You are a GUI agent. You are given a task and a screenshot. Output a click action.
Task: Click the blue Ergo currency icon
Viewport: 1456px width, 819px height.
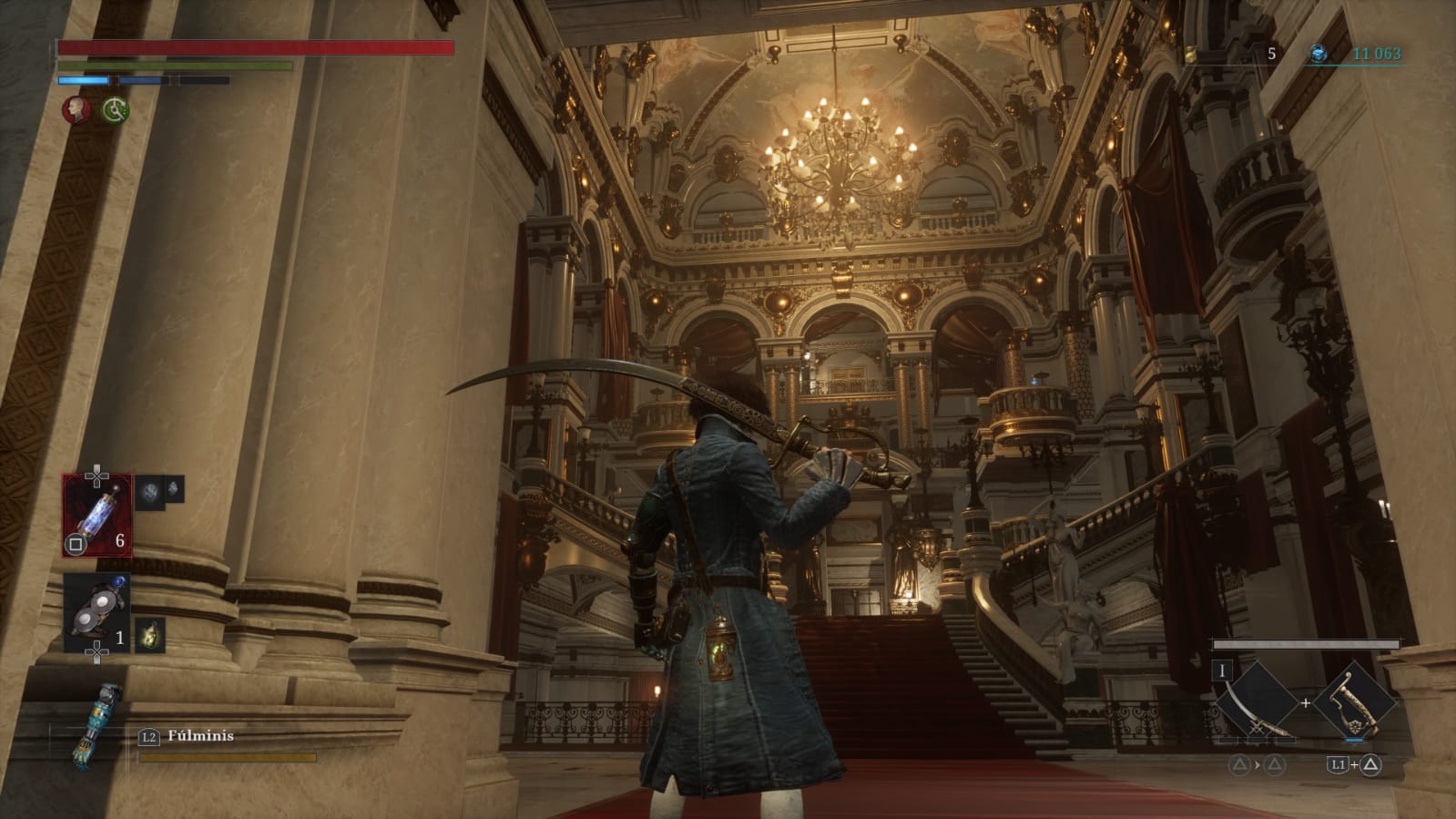1318,54
